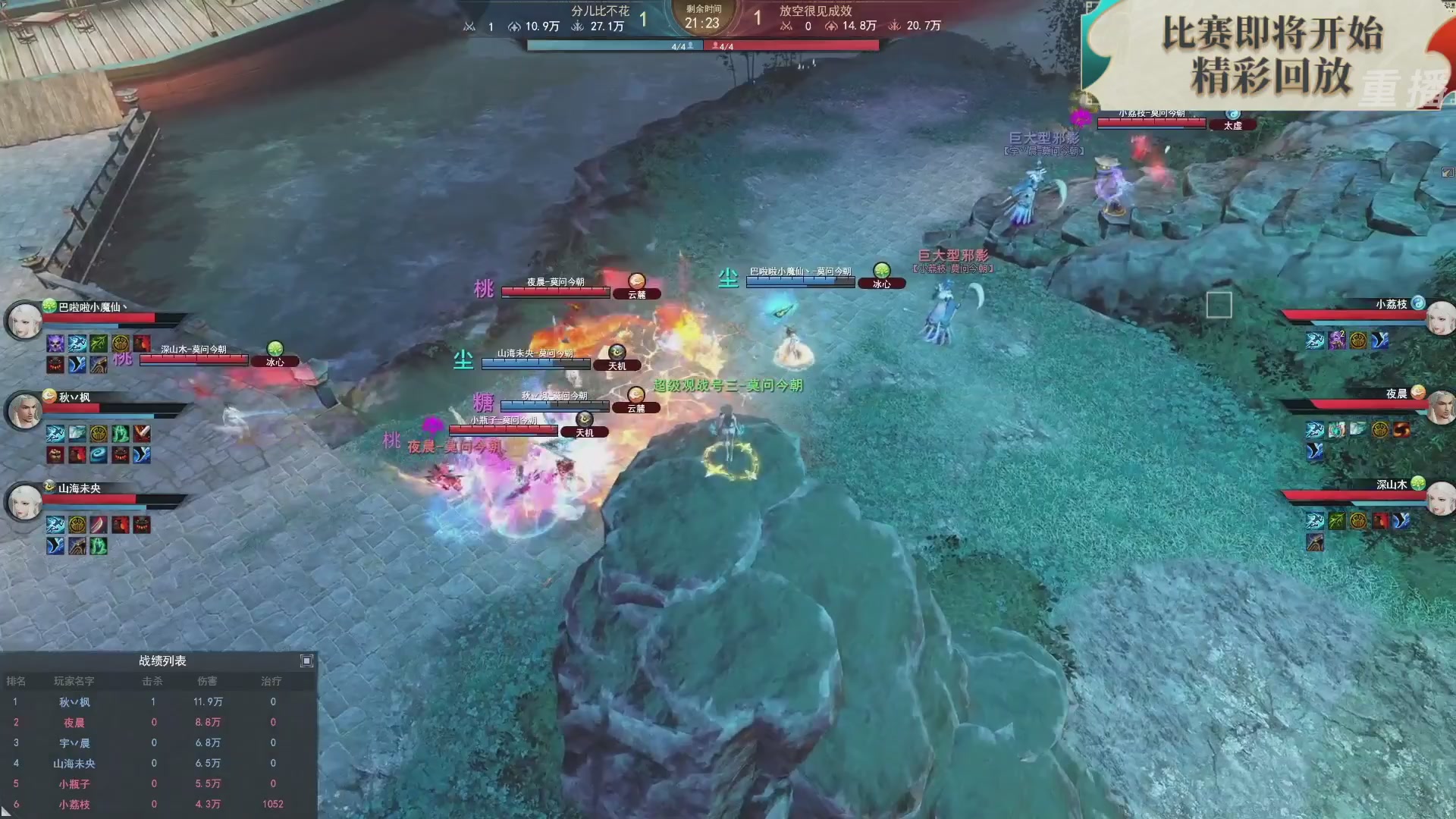This screenshot has width=1456, height=819.
Task: Click the blue sprint buff icon on 小荔枝
Action: 1314,340
